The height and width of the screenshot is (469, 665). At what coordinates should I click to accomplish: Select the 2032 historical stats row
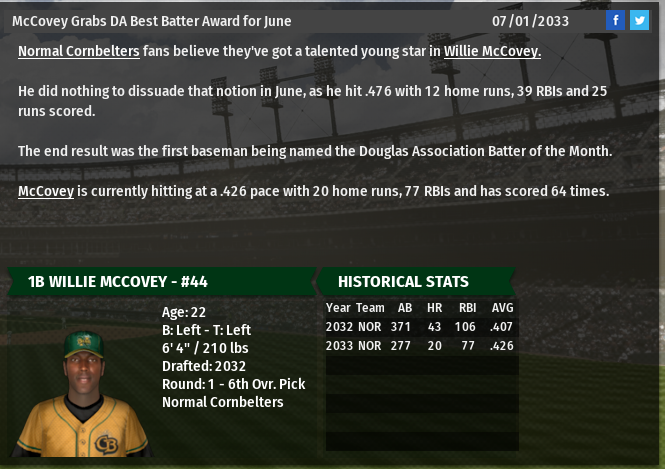pos(421,327)
